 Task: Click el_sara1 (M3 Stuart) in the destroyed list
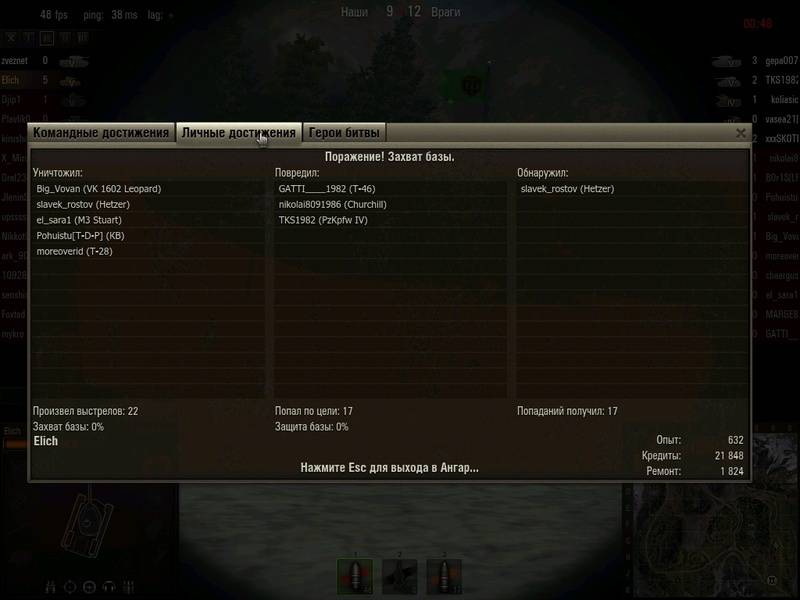(x=85, y=220)
